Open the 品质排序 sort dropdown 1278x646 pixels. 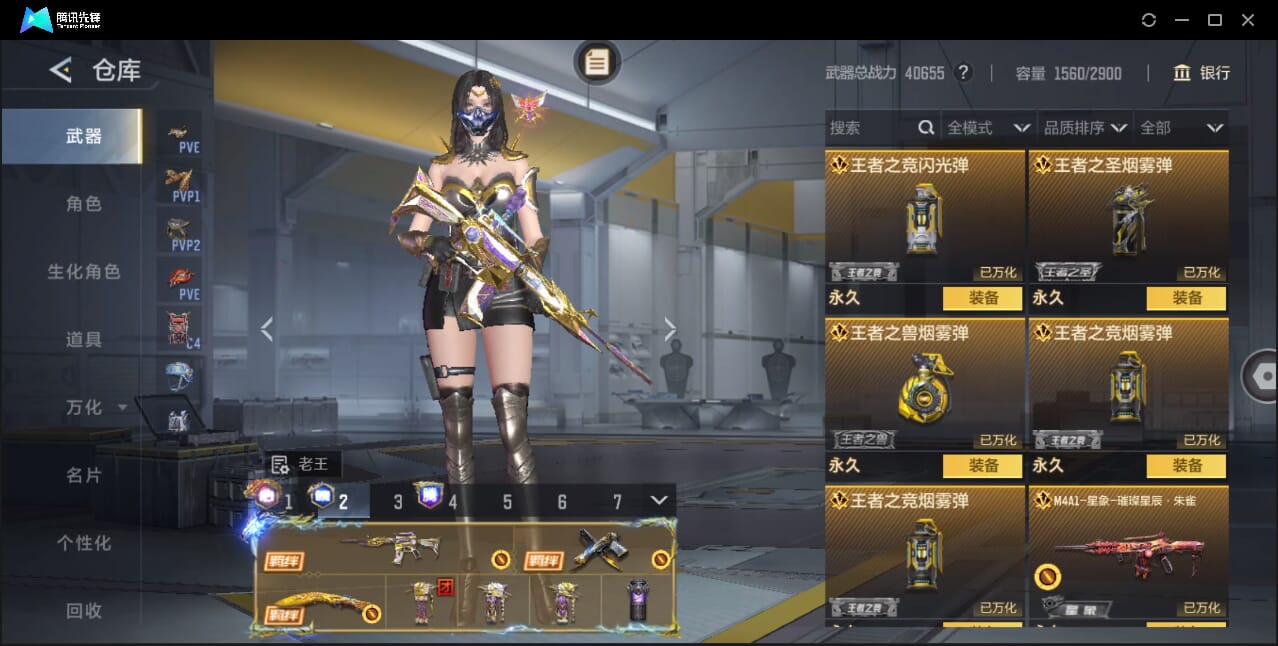coord(1085,128)
